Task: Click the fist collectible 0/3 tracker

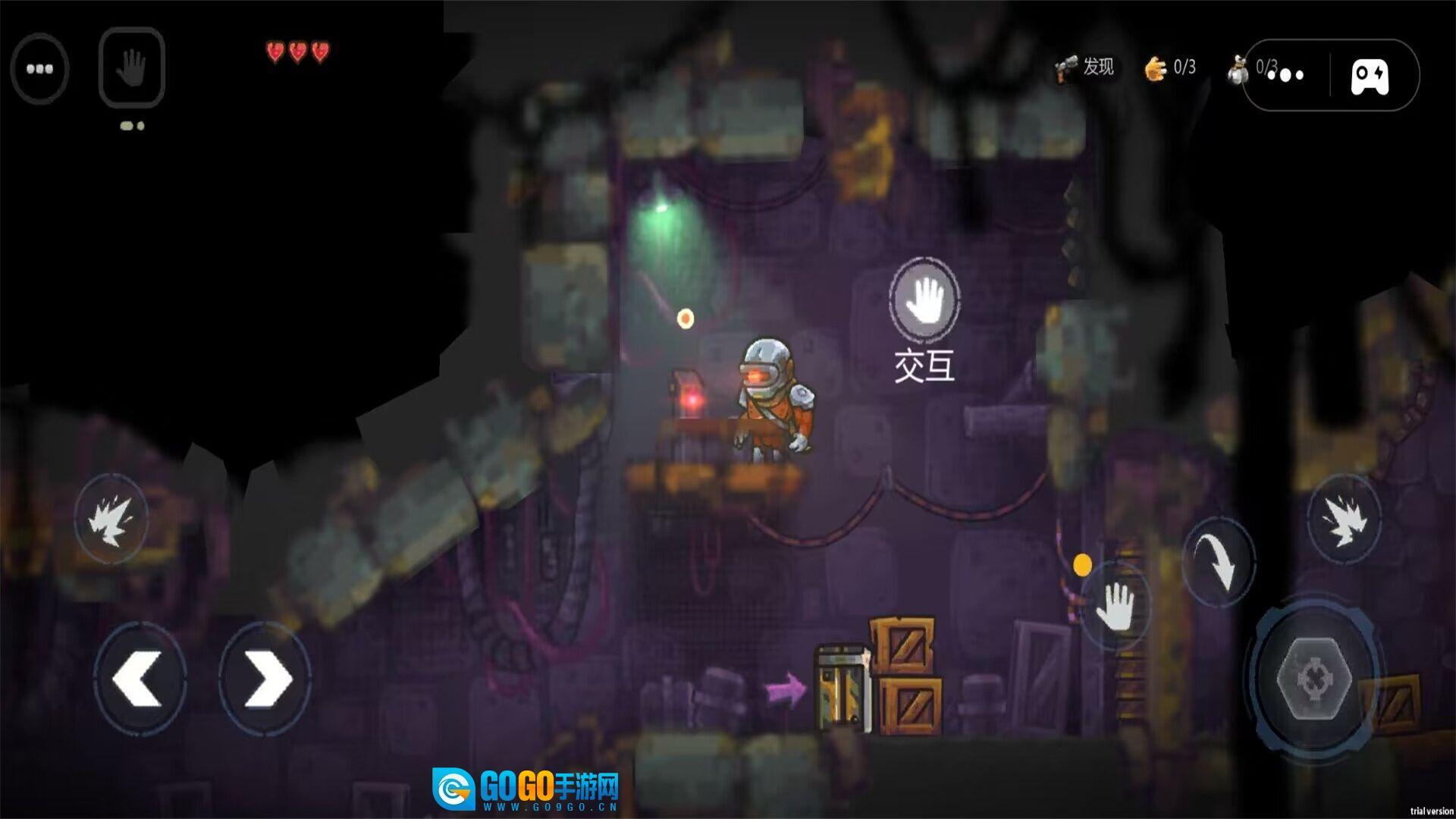Action: [x=1170, y=68]
